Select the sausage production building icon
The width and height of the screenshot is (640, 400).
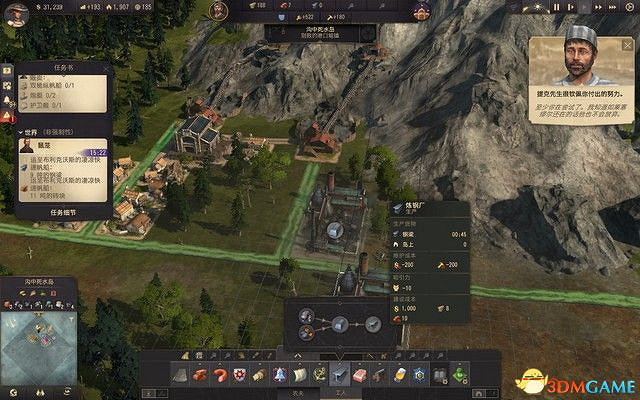point(218,374)
